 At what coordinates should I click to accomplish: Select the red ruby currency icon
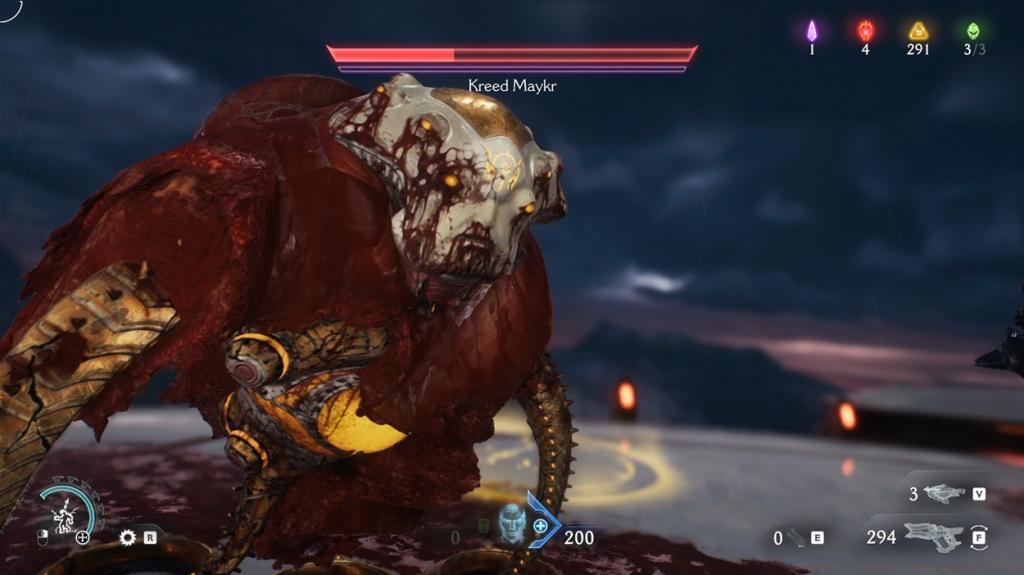[866, 31]
